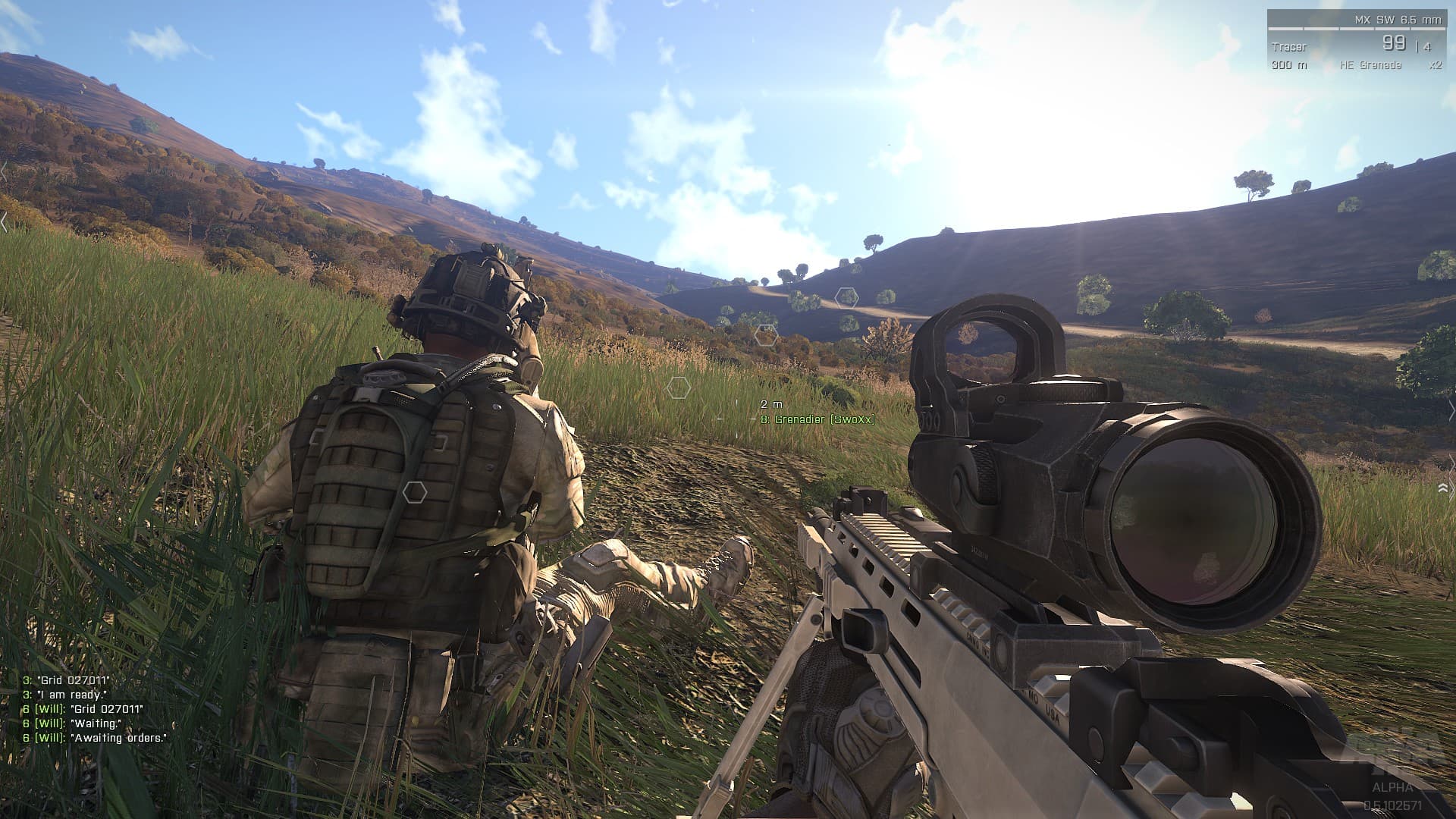Toggle the 2 m distance readout
1456x819 pixels.
pyautogui.click(x=769, y=405)
